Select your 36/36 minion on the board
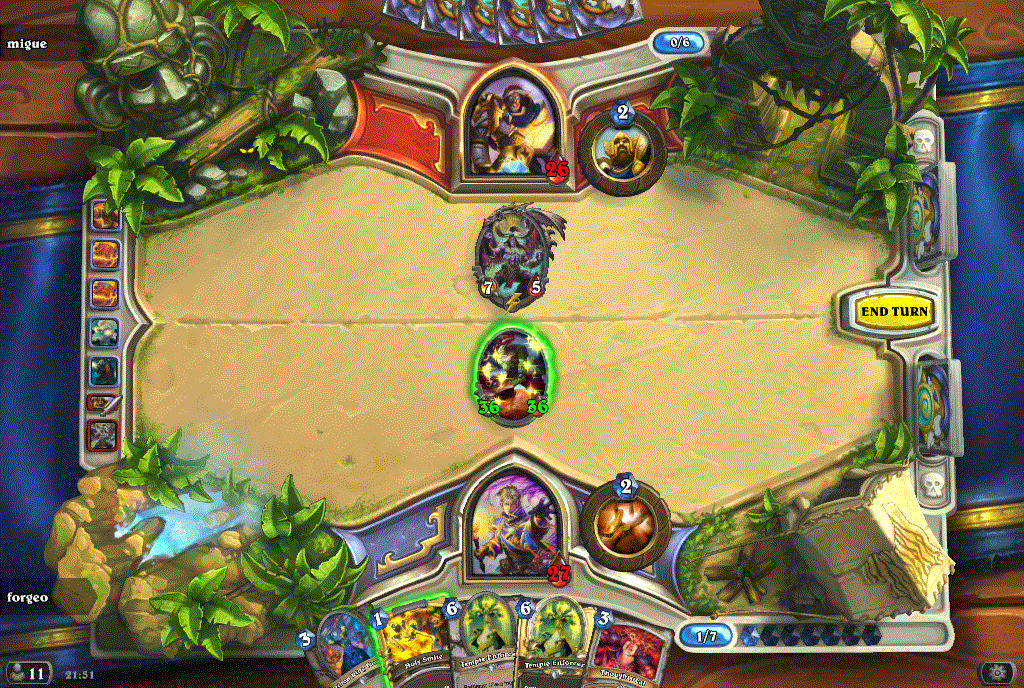 point(513,371)
